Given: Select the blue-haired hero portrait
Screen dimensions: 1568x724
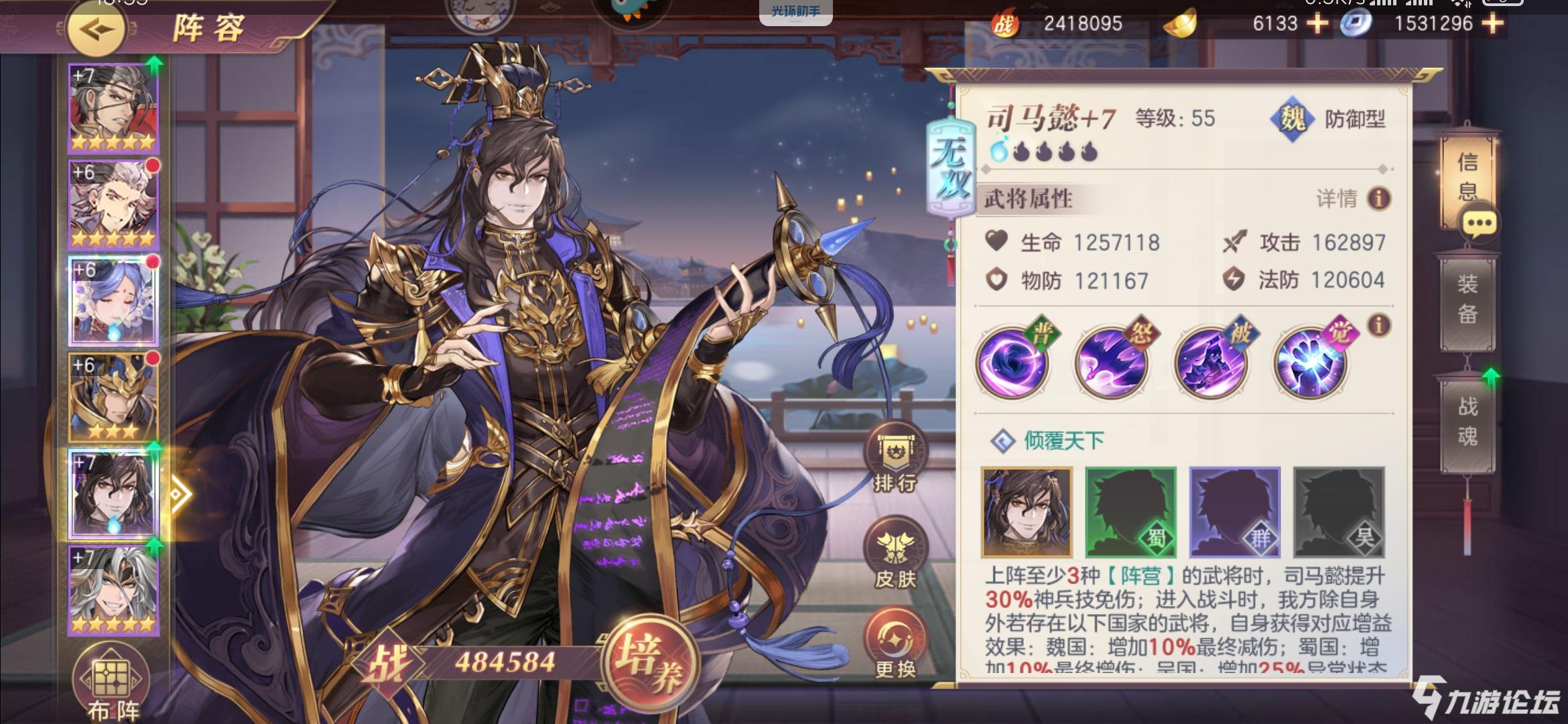Looking at the screenshot, I should pos(113,301).
